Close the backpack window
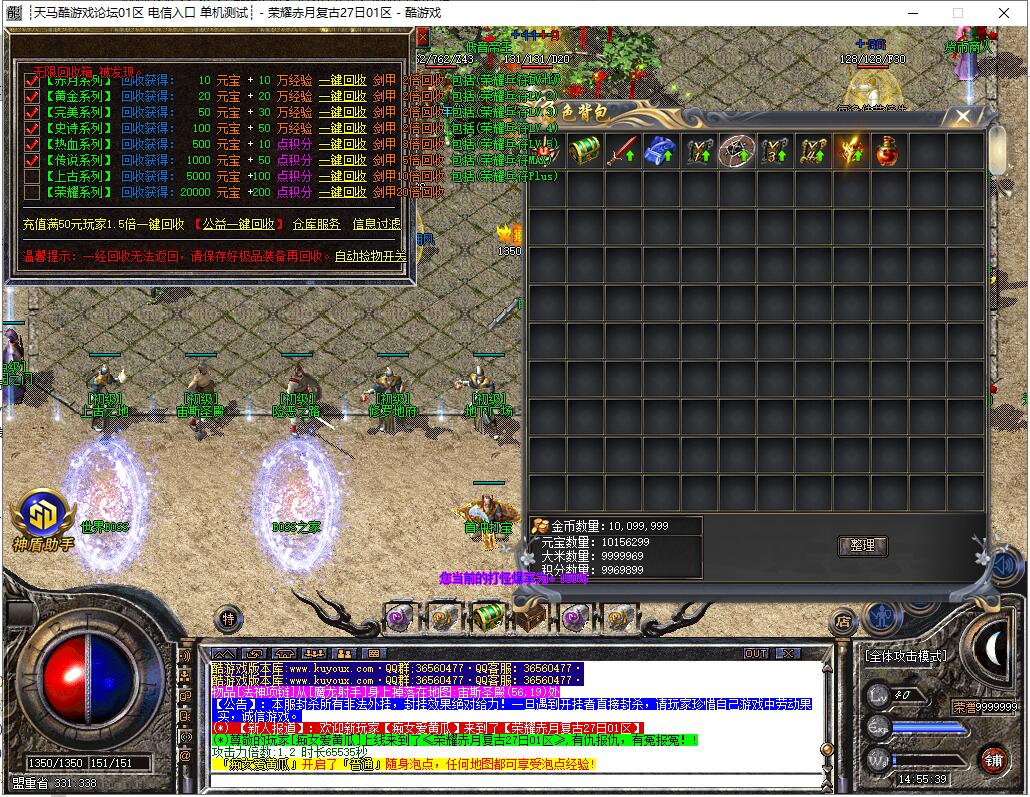The height and width of the screenshot is (797, 1030). point(962,116)
